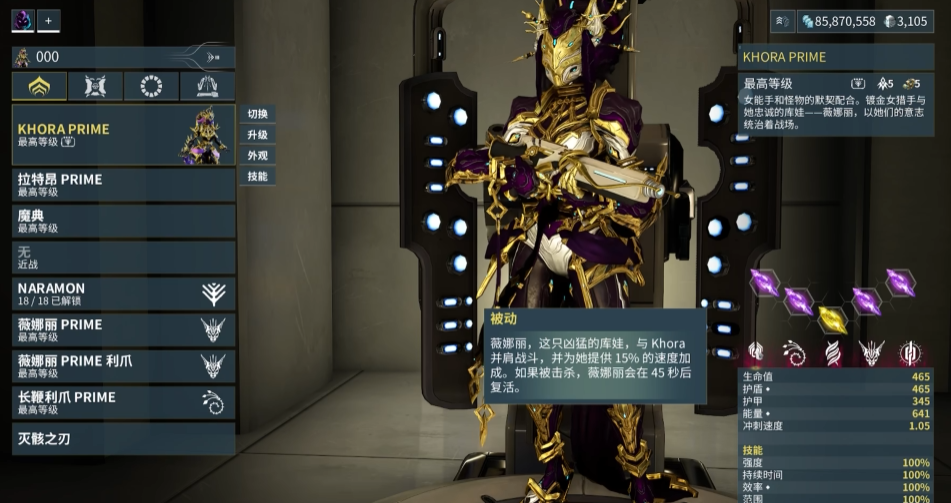
Task: Switch to the Warframe lotus-emblem tab
Action: [39, 86]
